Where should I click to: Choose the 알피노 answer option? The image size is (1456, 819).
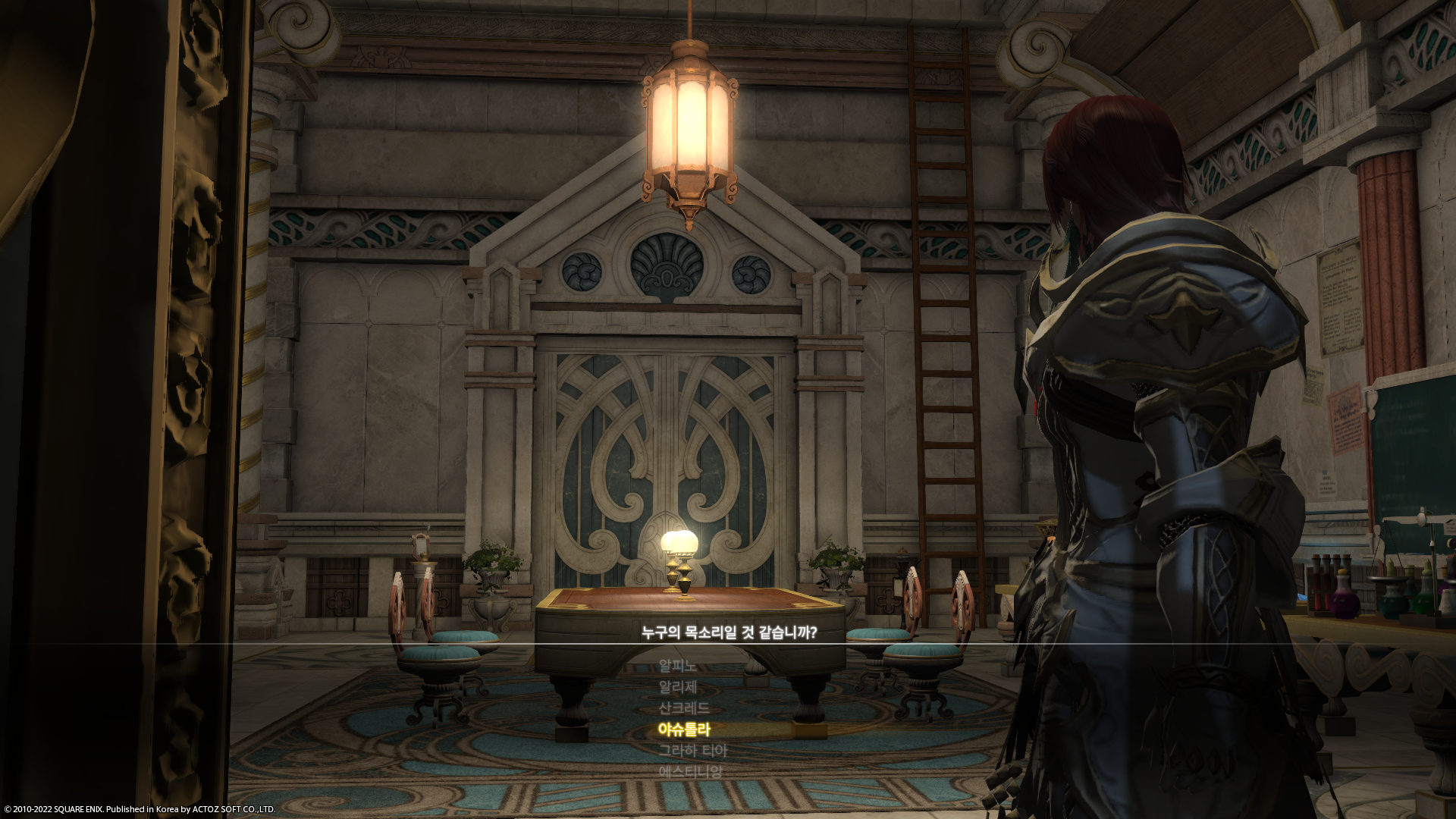tap(677, 666)
